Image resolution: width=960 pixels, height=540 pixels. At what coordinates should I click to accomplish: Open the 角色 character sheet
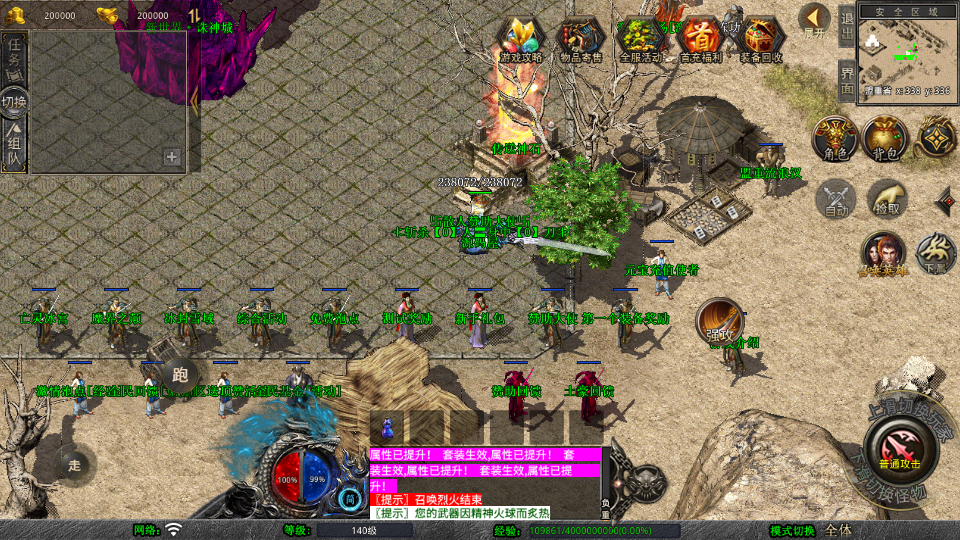pyautogui.click(x=834, y=139)
